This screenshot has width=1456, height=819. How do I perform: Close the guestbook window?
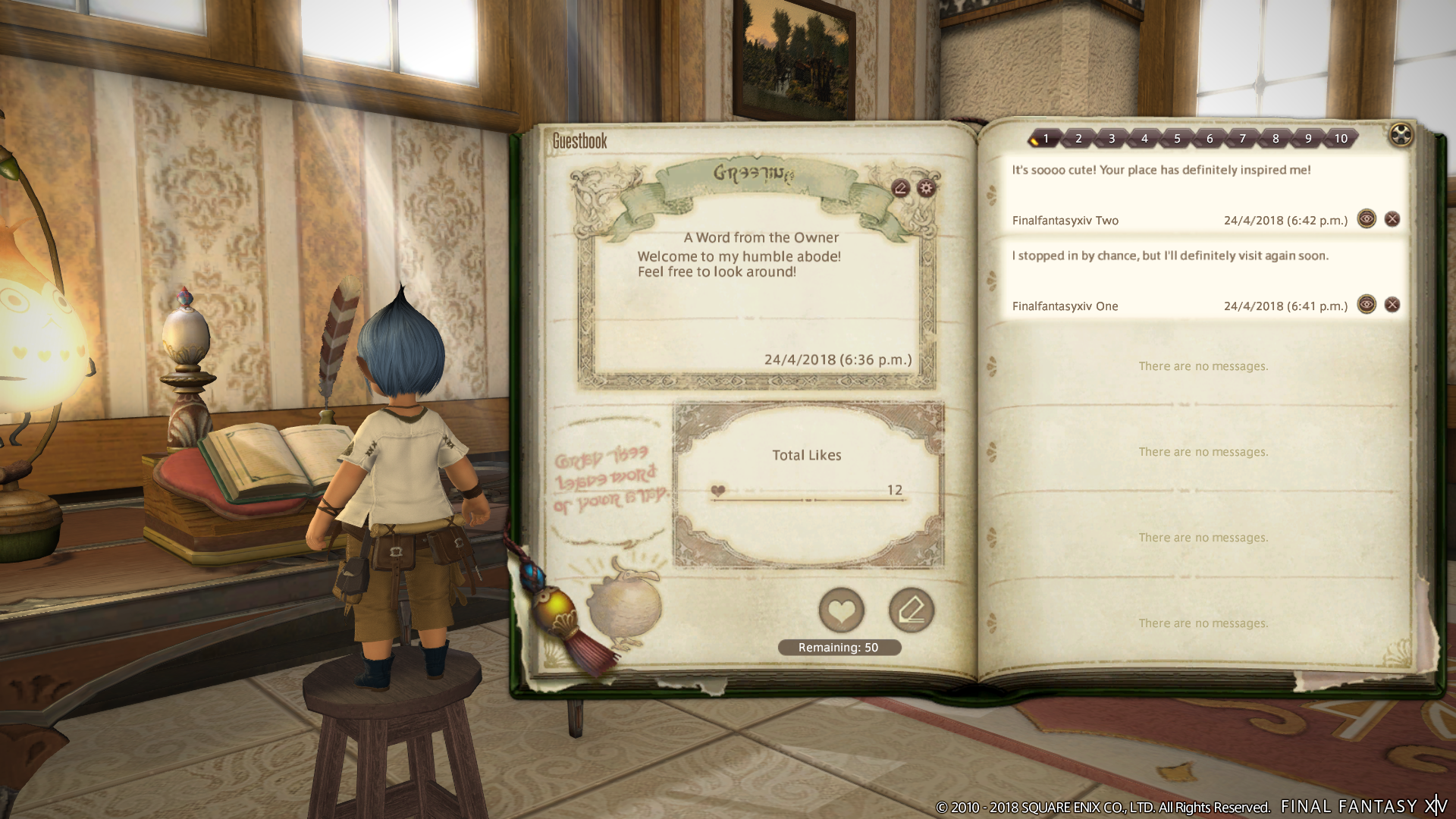pyautogui.click(x=1401, y=136)
